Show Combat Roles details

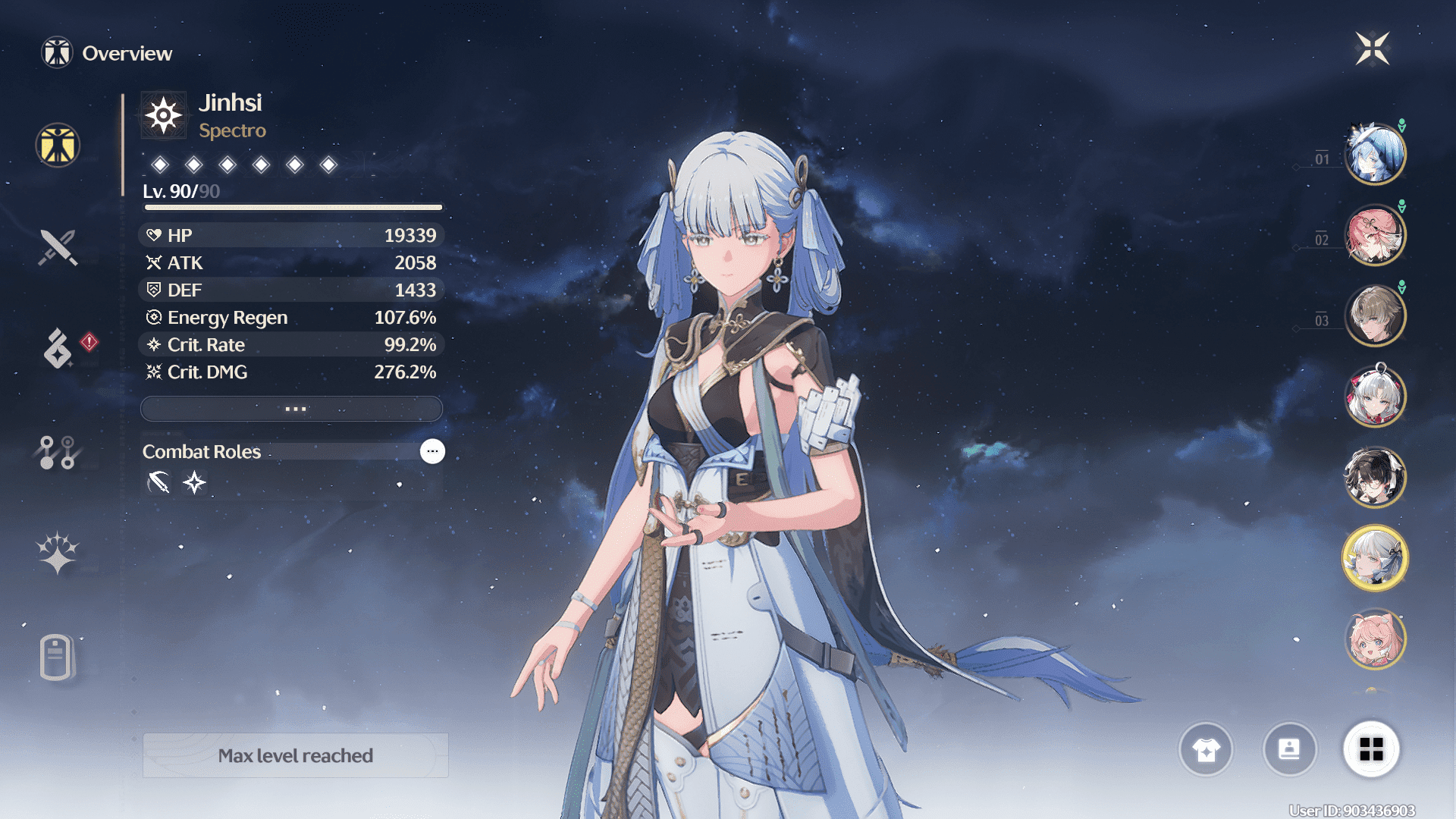432,451
